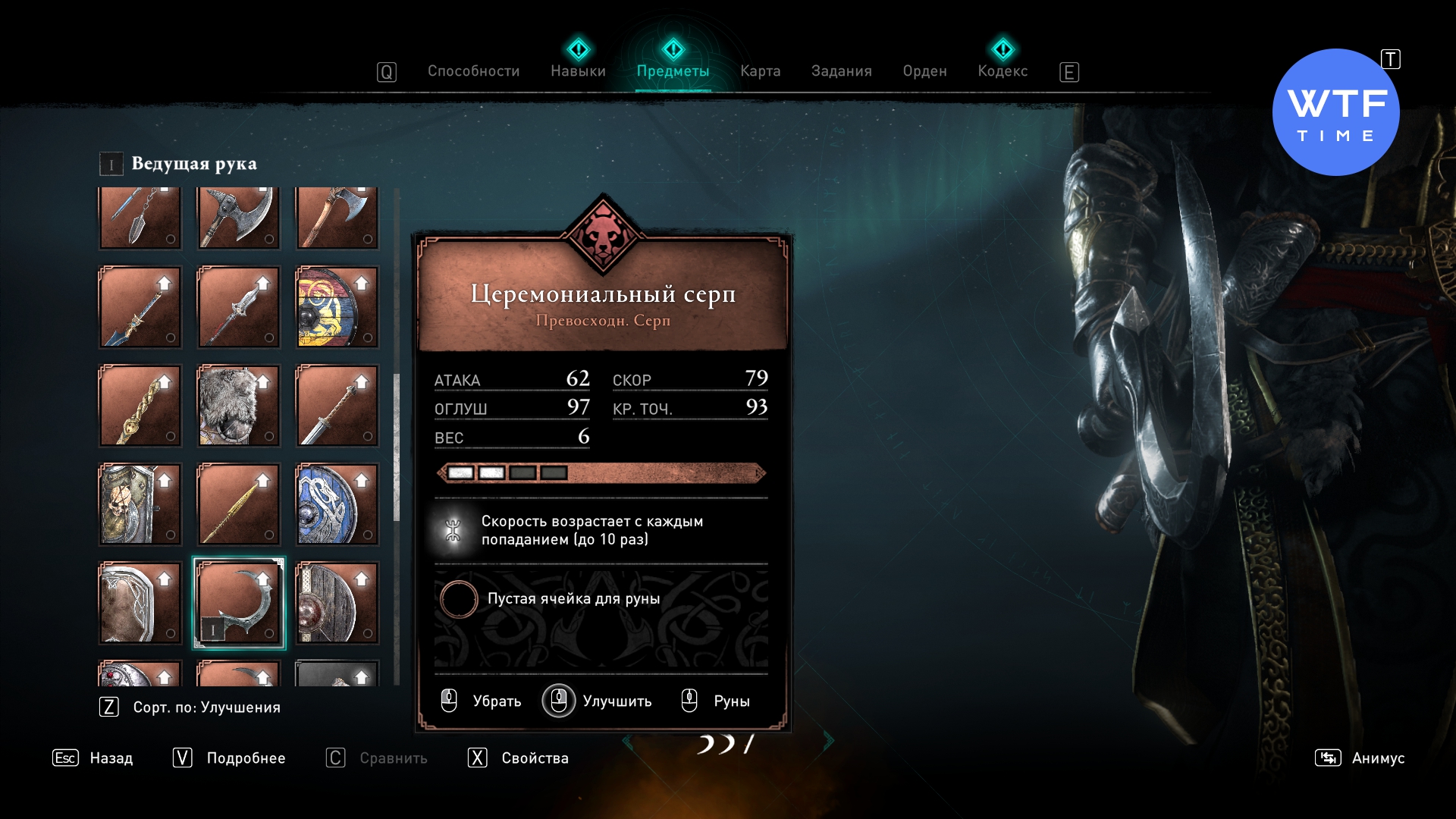Open the Карта tab
The image size is (1456, 819).
coord(760,71)
